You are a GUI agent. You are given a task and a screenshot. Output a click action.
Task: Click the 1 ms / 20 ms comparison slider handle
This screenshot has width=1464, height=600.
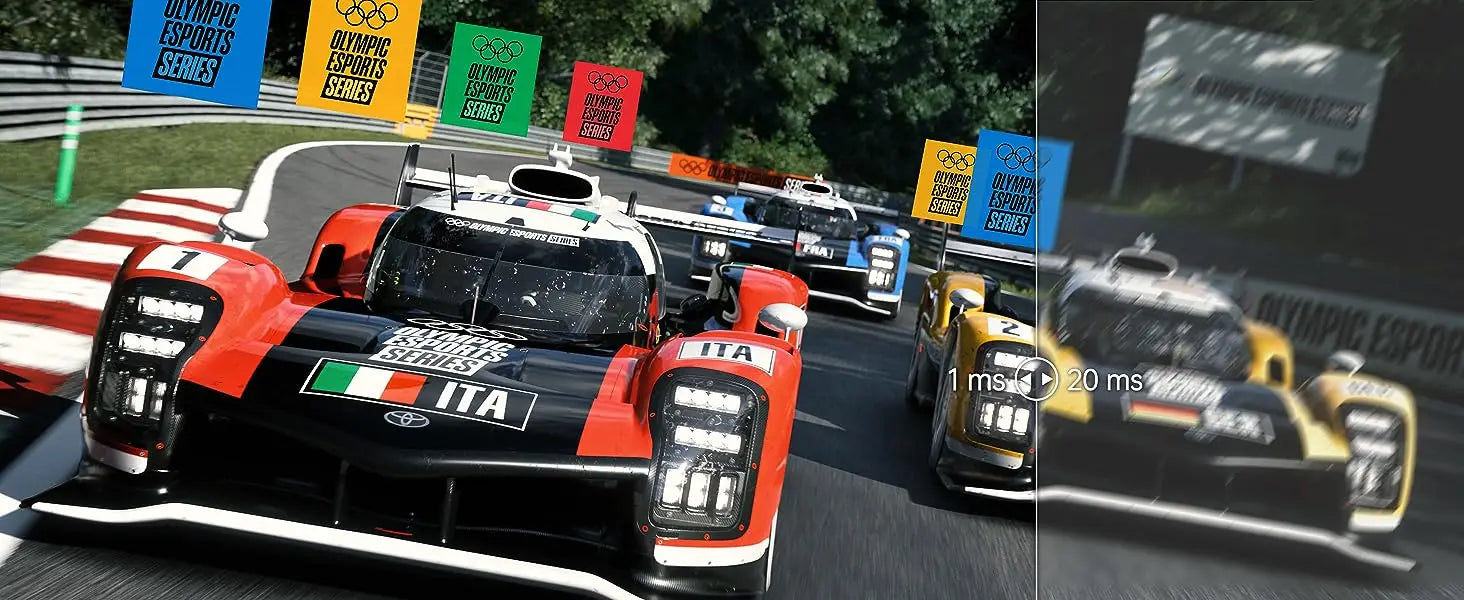coord(1037,380)
